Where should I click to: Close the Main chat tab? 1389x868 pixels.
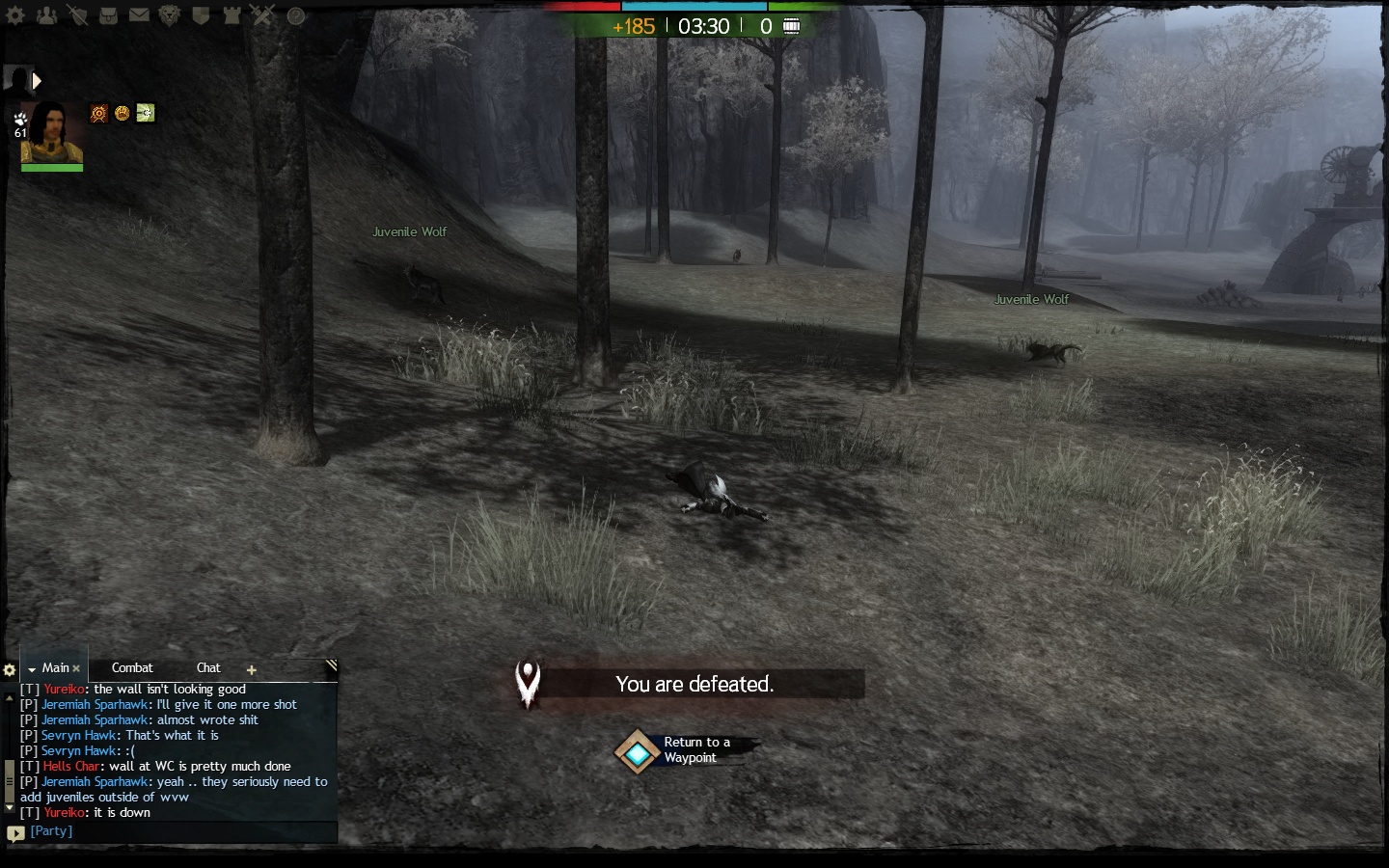click(77, 668)
